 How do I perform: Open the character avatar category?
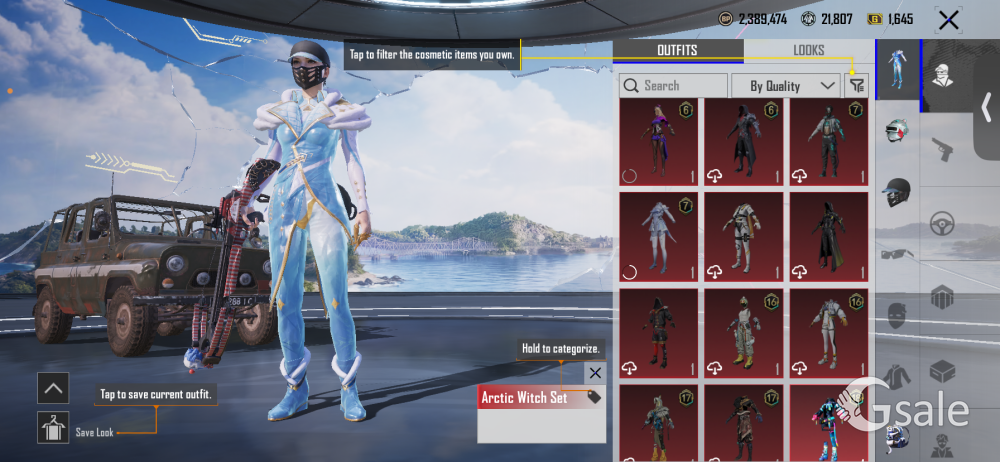(942, 75)
